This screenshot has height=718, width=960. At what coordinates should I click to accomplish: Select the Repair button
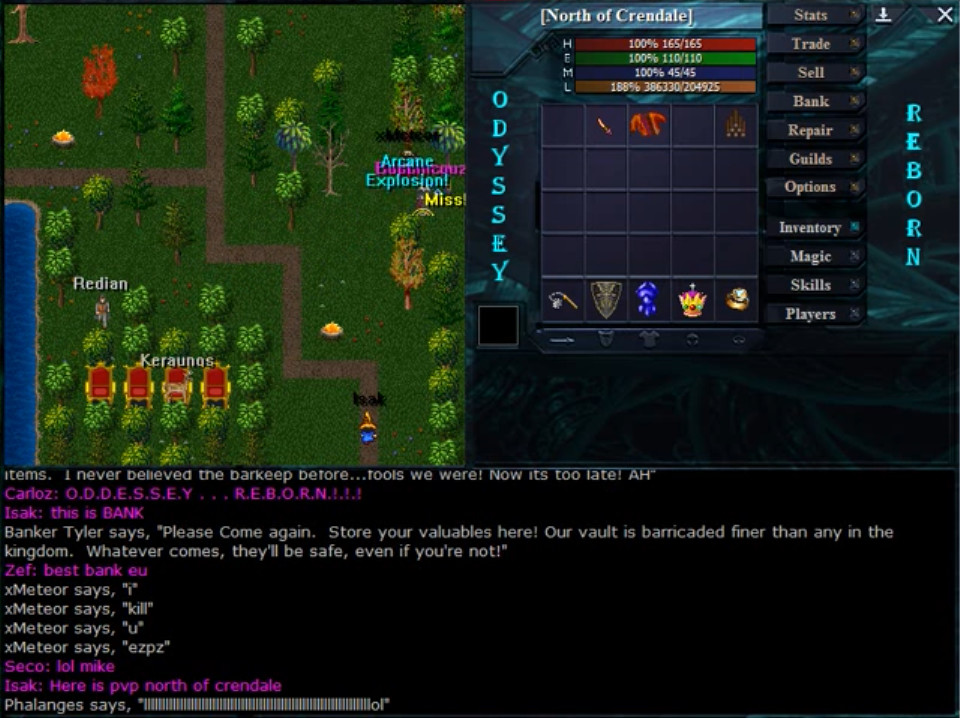[x=812, y=130]
